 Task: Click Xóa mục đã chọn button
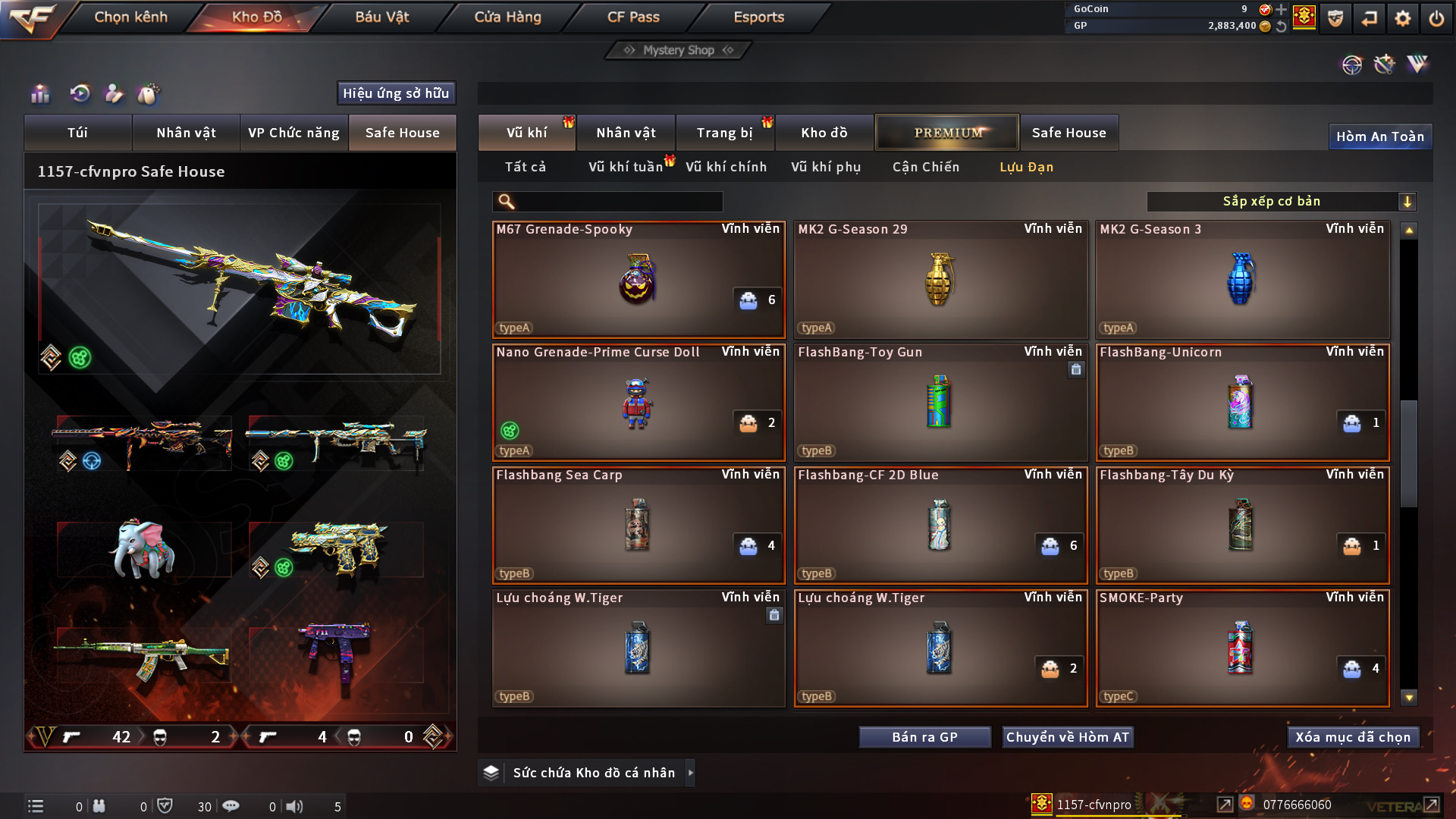pos(1353,737)
